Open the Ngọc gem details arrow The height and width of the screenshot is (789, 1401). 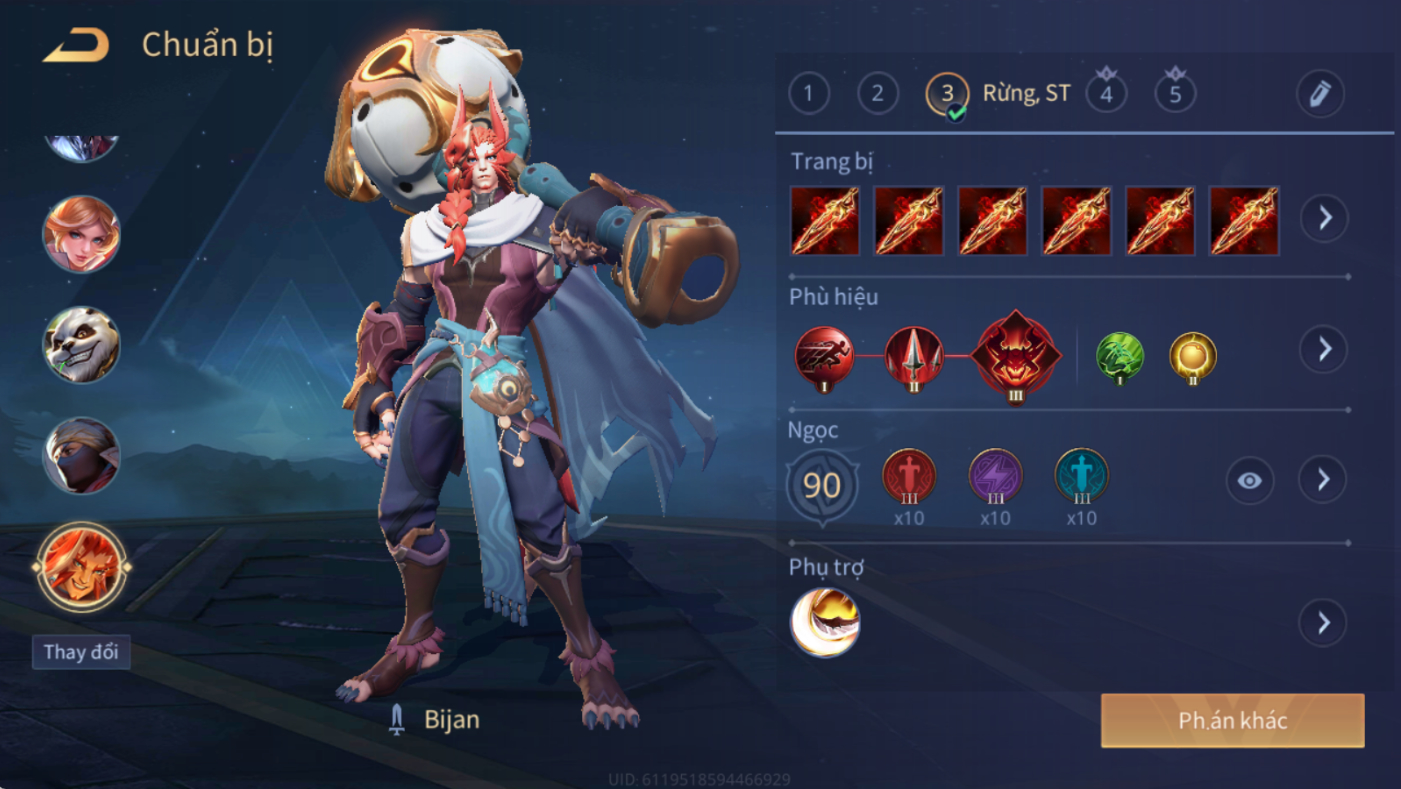point(1322,481)
